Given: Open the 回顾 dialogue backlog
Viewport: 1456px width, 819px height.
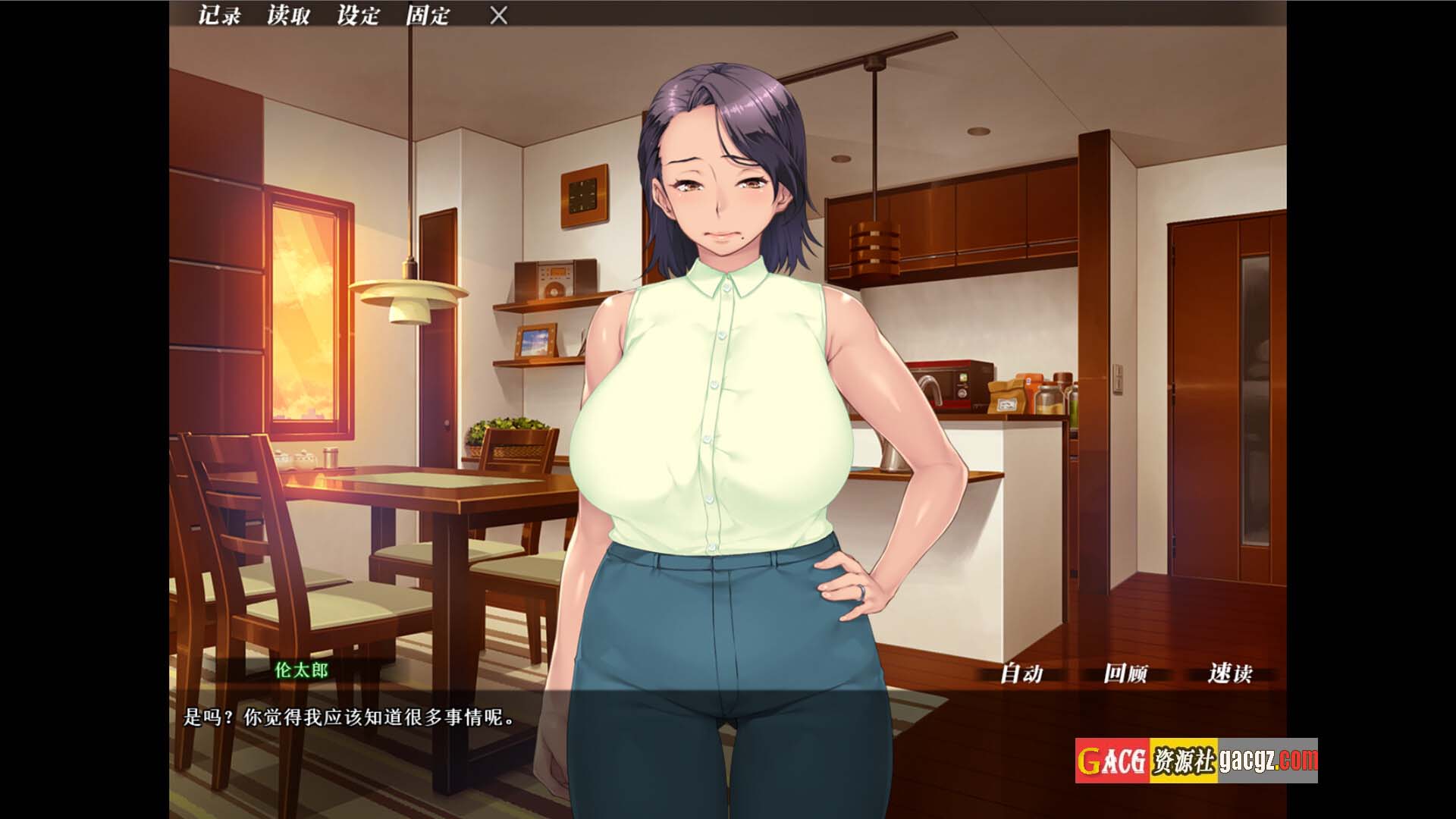Looking at the screenshot, I should [1125, 673].
